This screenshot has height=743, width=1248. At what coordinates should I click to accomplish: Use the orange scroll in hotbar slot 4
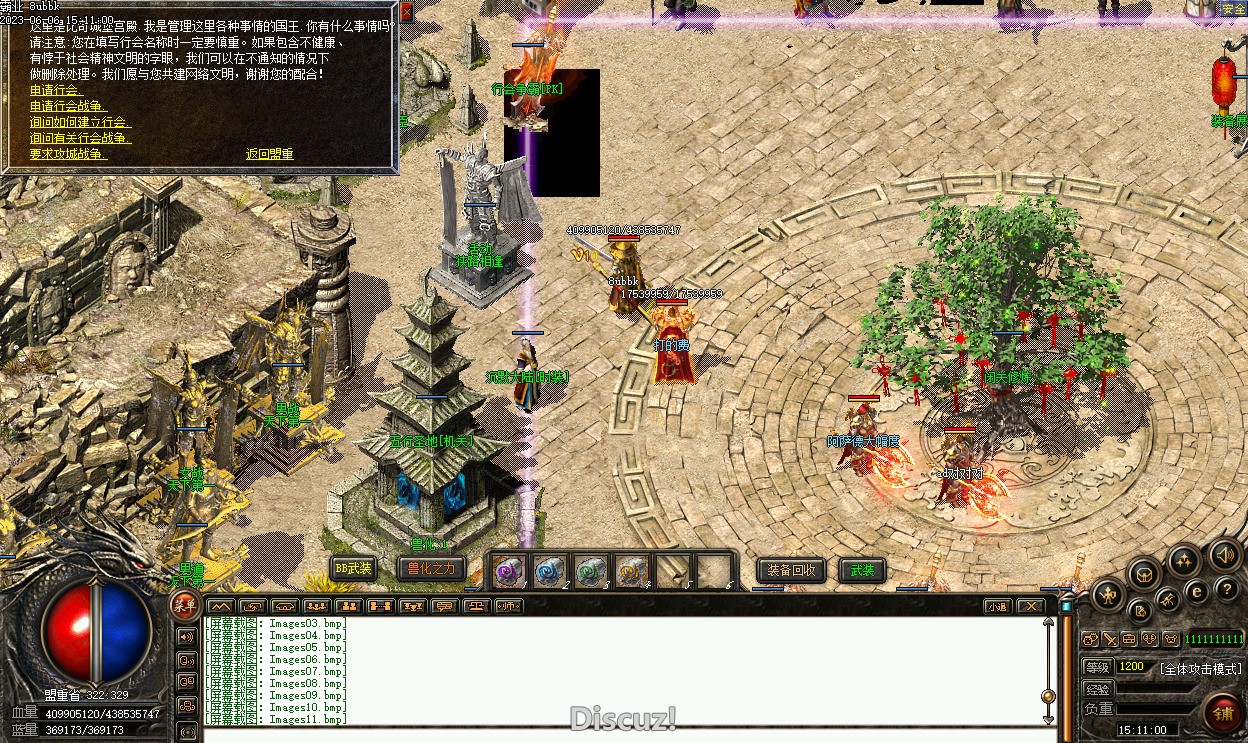pos(632,572)
